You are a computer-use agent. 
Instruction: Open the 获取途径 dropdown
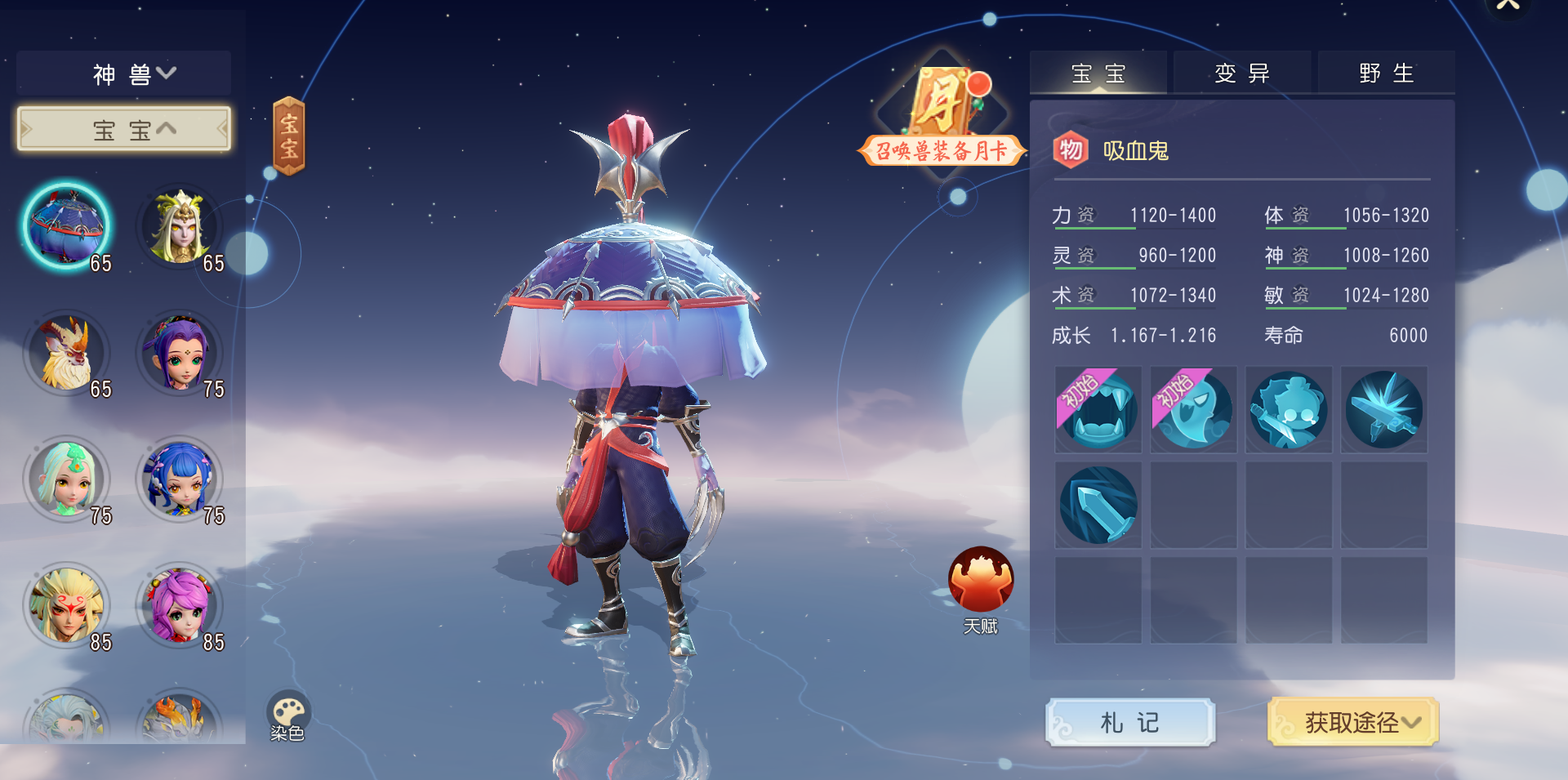tap(1353, 722)
